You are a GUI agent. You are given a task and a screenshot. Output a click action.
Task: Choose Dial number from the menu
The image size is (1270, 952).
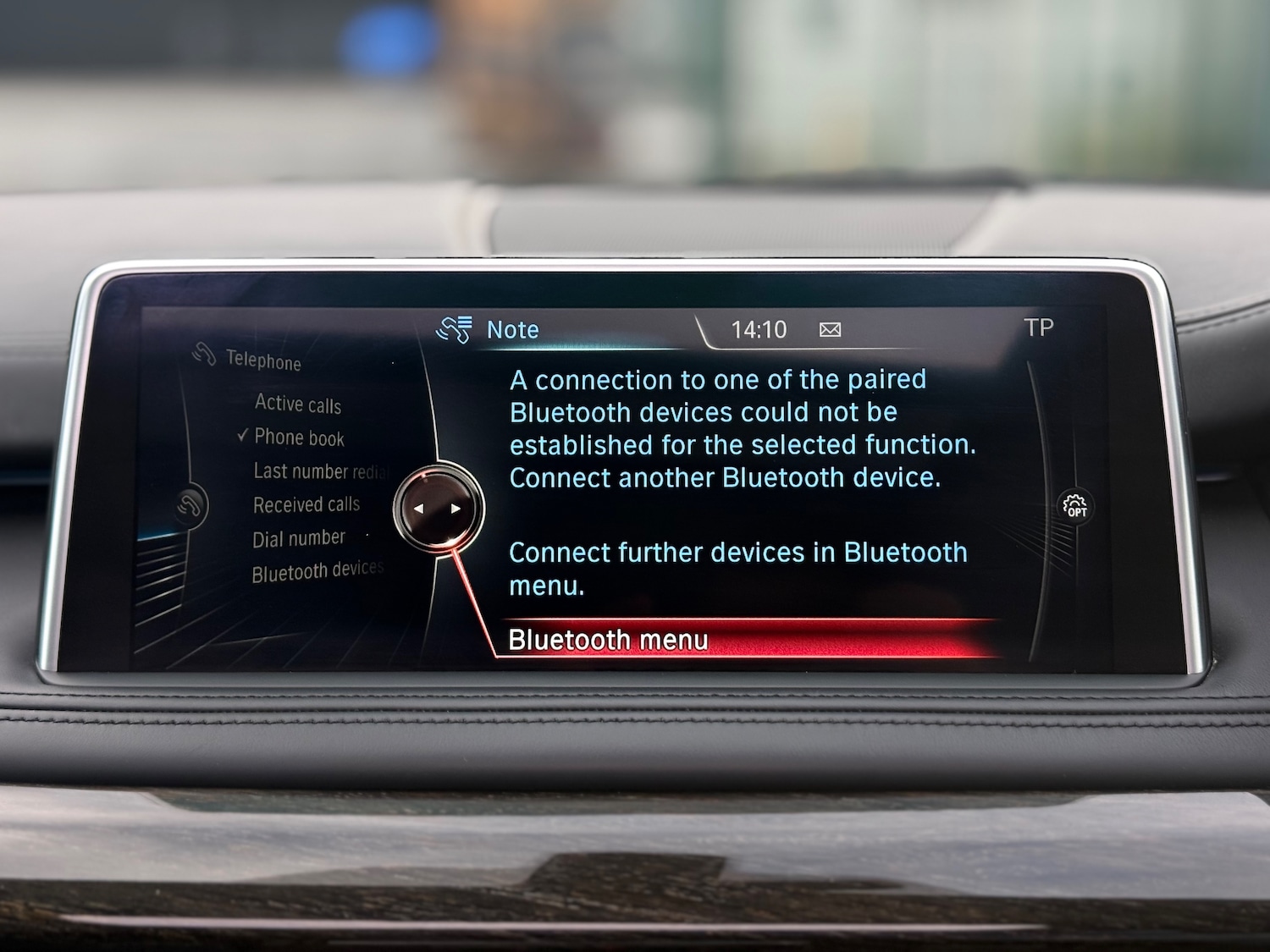coord(298,537)
